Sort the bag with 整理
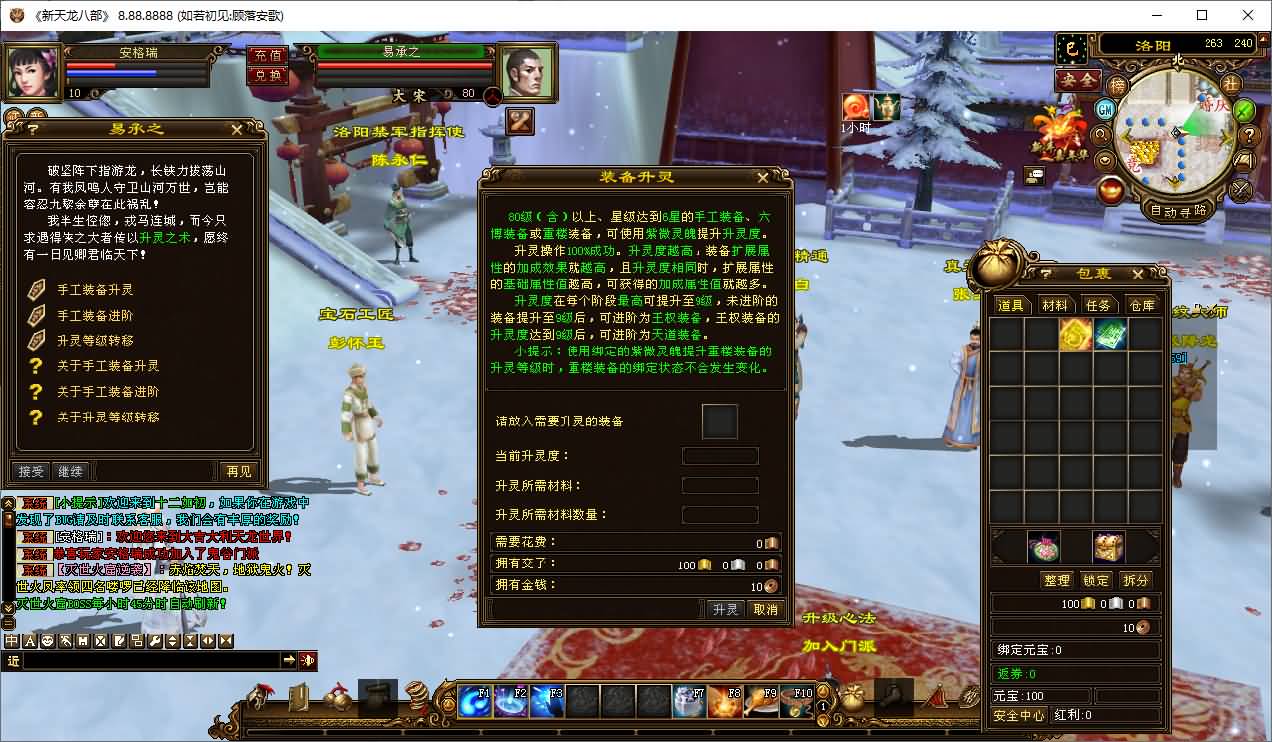The image size is (1272, 742). (x=1056, y=580)
